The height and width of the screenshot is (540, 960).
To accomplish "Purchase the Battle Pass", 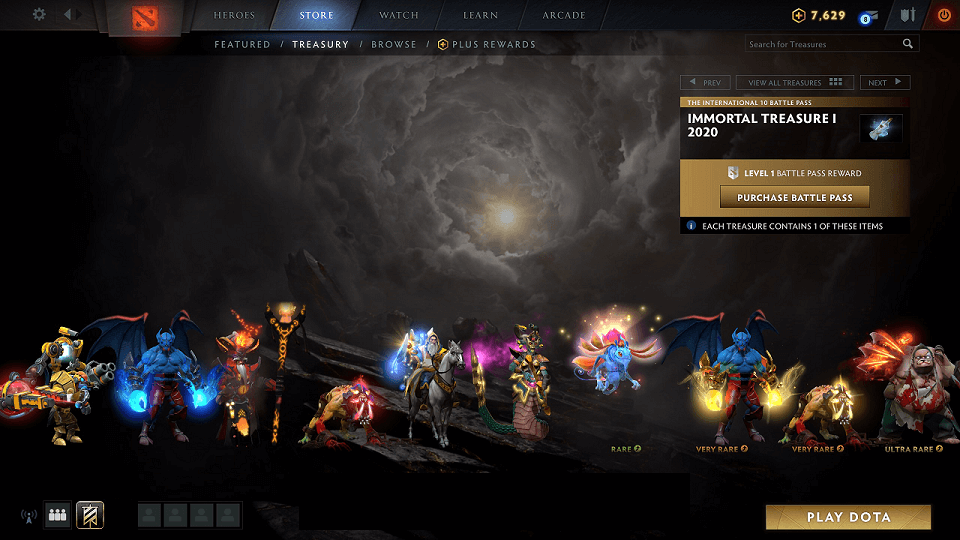I will [794, 197].
